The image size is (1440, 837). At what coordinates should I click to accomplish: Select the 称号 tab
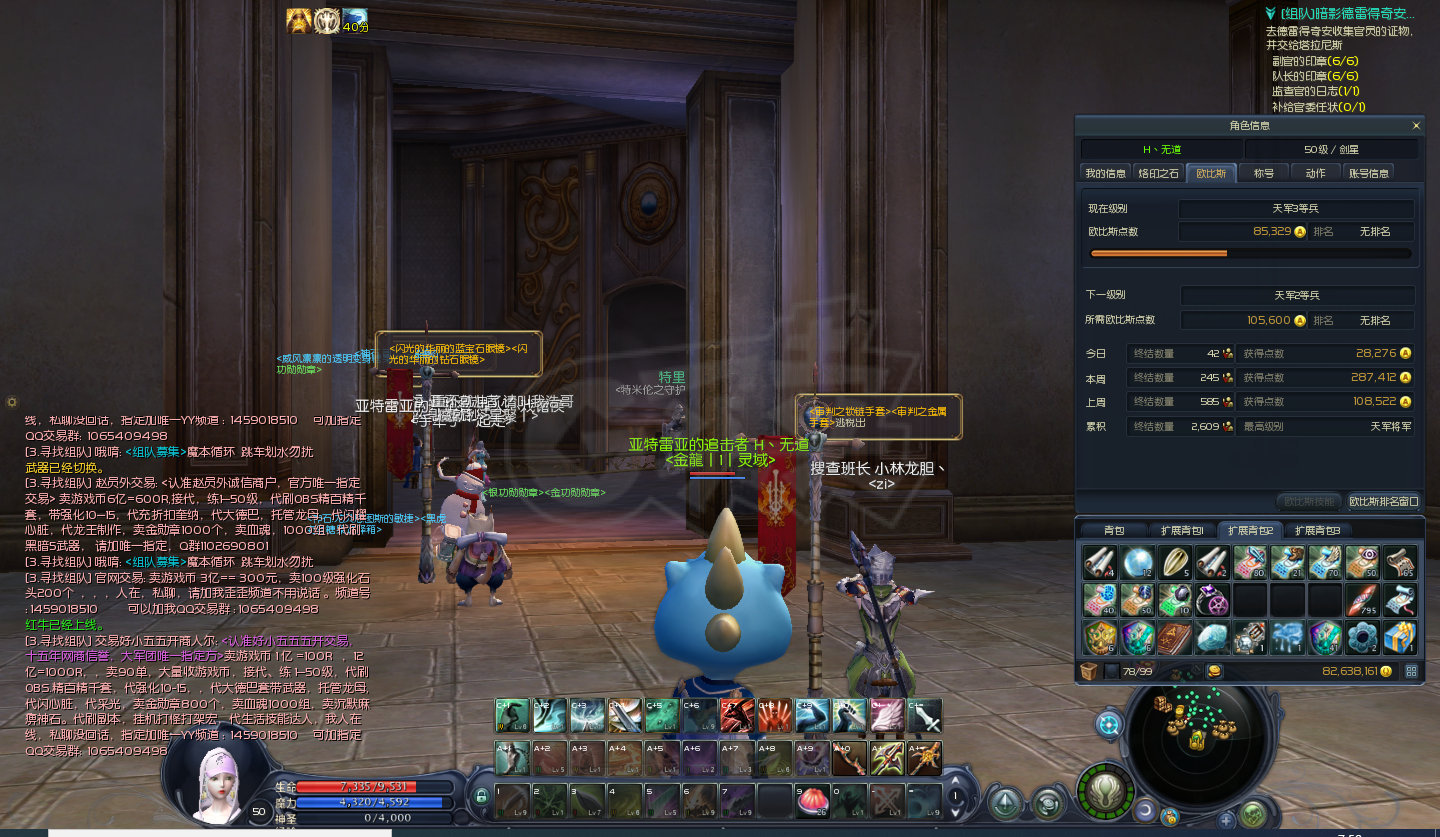[x=1264, y=173]
